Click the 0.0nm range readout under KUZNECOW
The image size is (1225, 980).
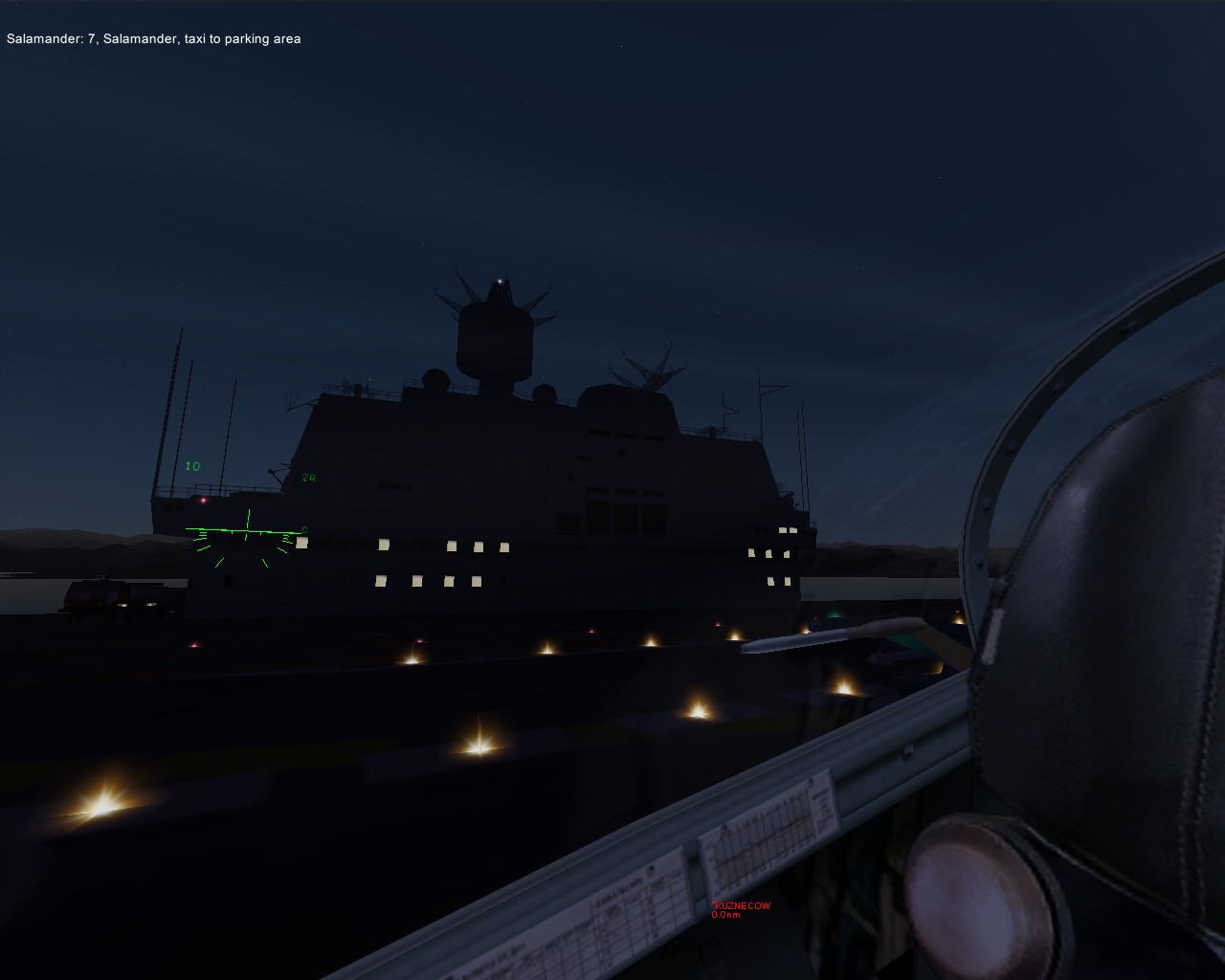click(x=726, y=915)
